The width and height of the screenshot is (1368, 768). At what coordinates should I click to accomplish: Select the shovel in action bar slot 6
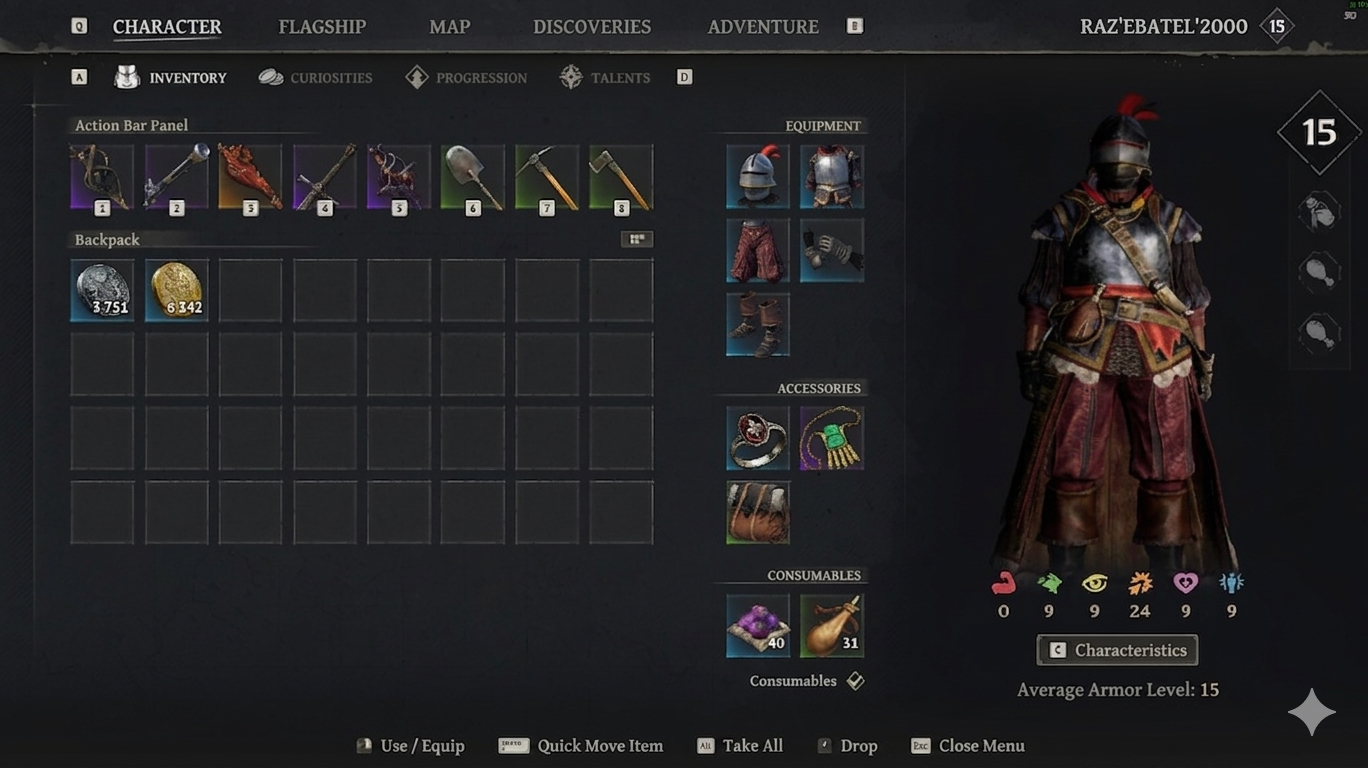473,178
